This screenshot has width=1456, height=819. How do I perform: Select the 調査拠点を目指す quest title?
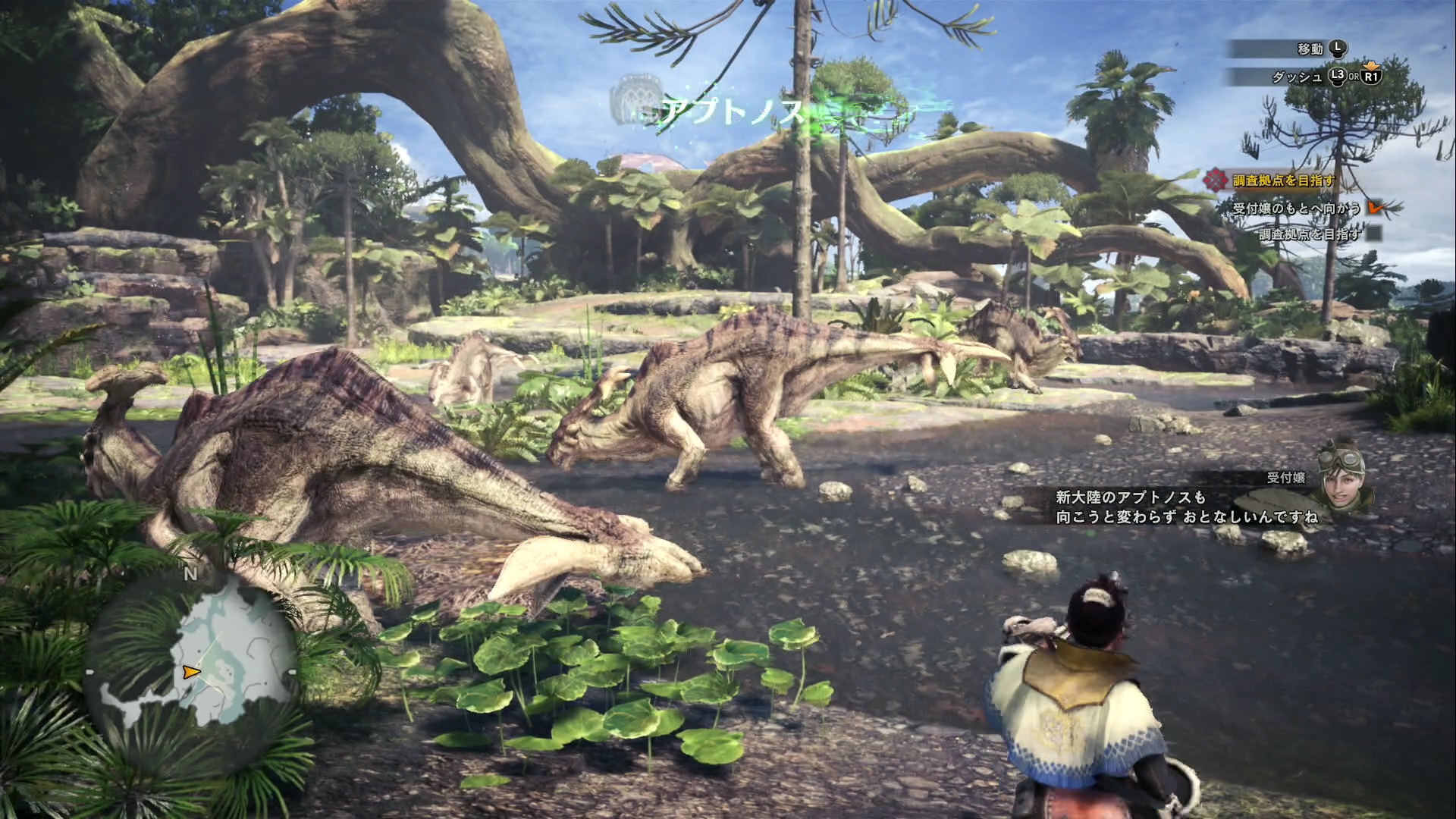1283,180
